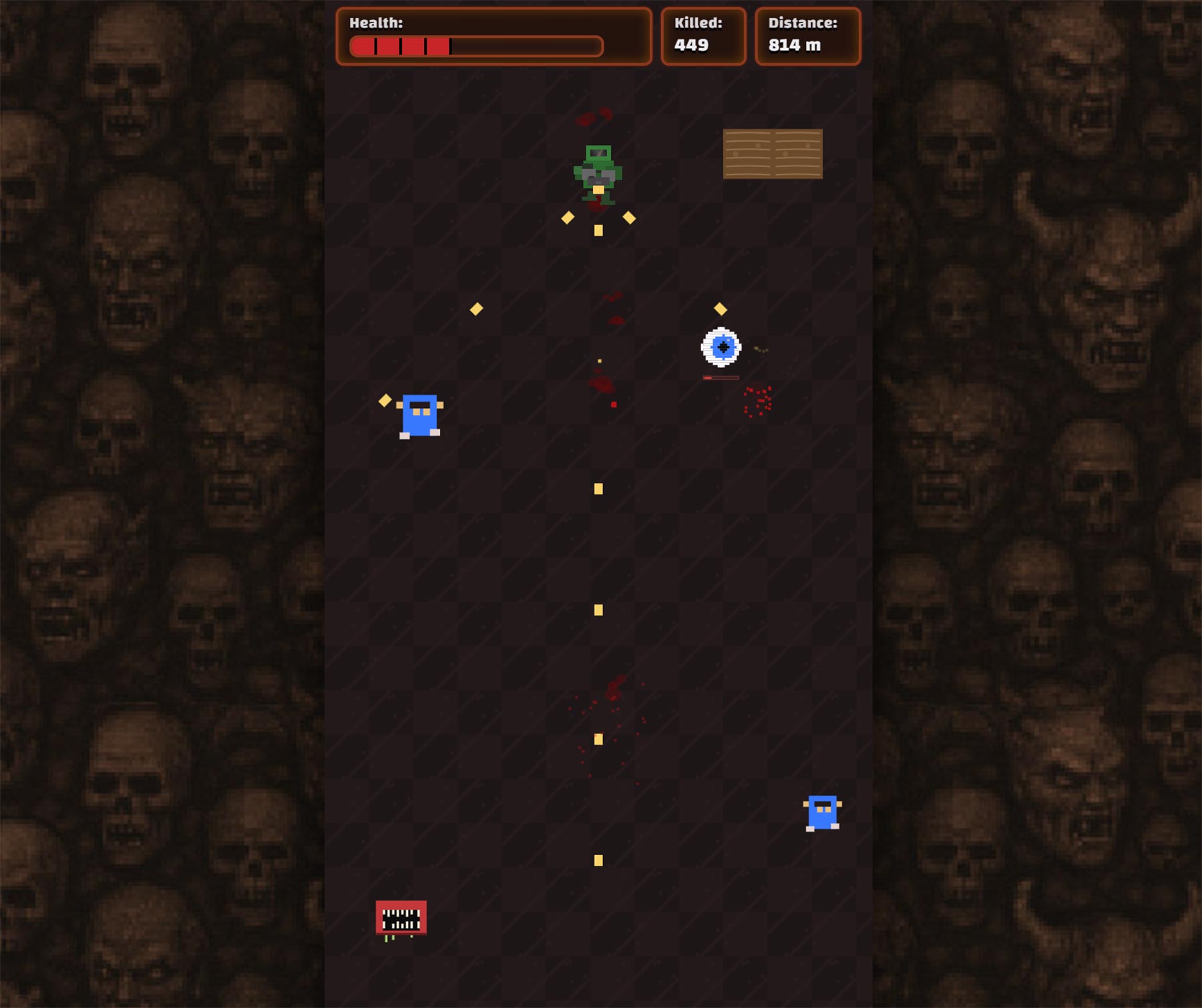Select the lone coin in mid-field
Viewport: 1202px width, 1008px height.
pos(476,309)
